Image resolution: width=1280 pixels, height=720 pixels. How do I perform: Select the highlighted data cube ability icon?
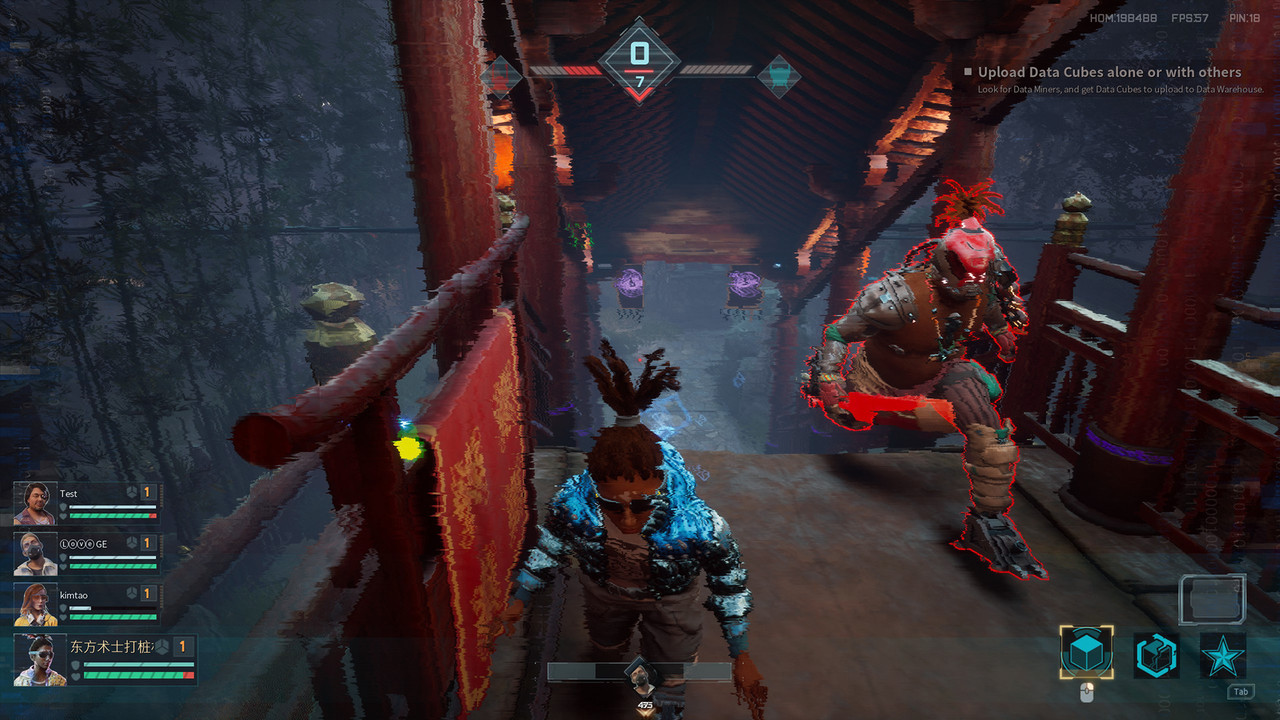tap(1086, 654)
